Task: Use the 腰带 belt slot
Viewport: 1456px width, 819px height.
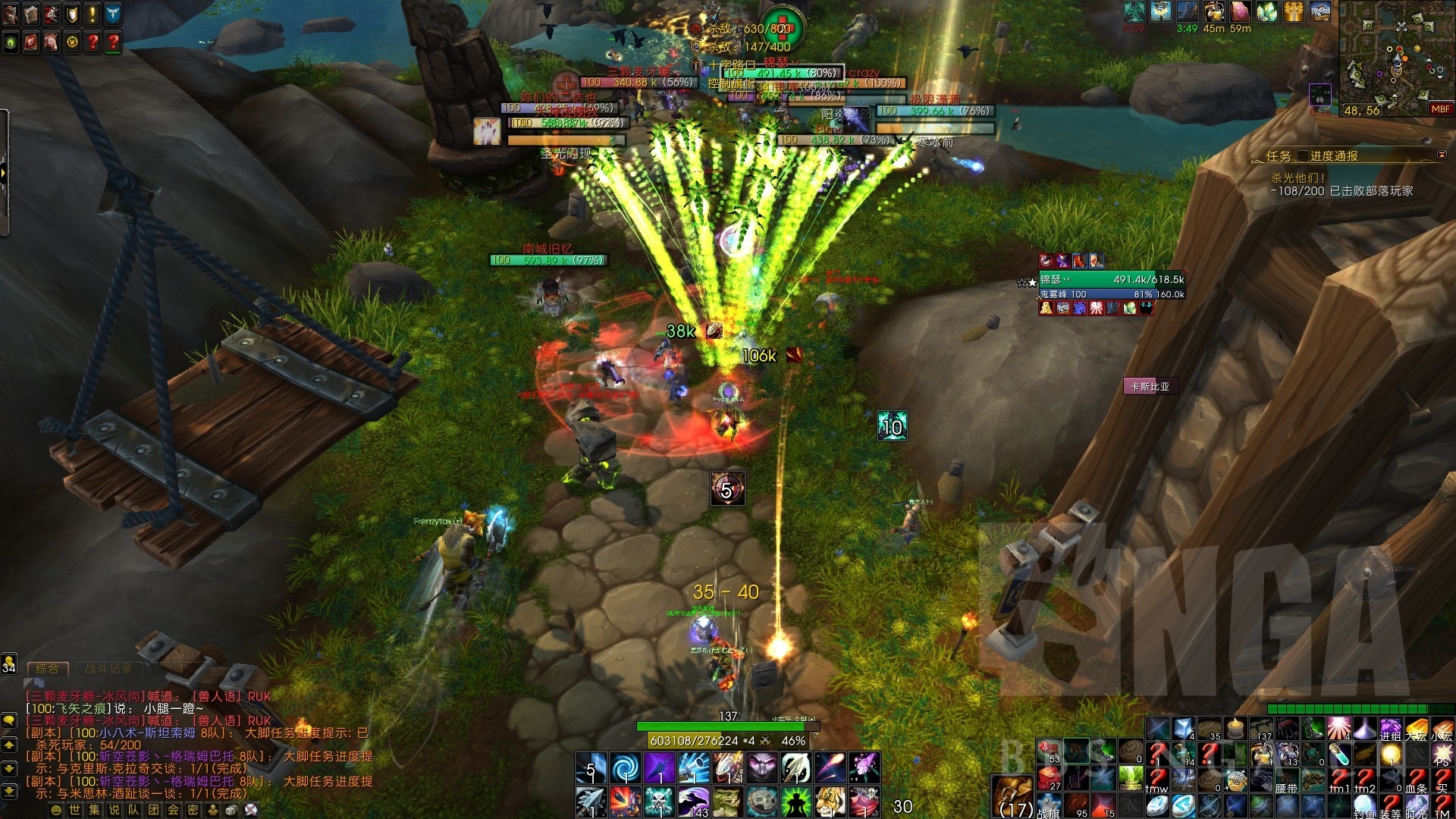Action: [x=1286, y=780]
